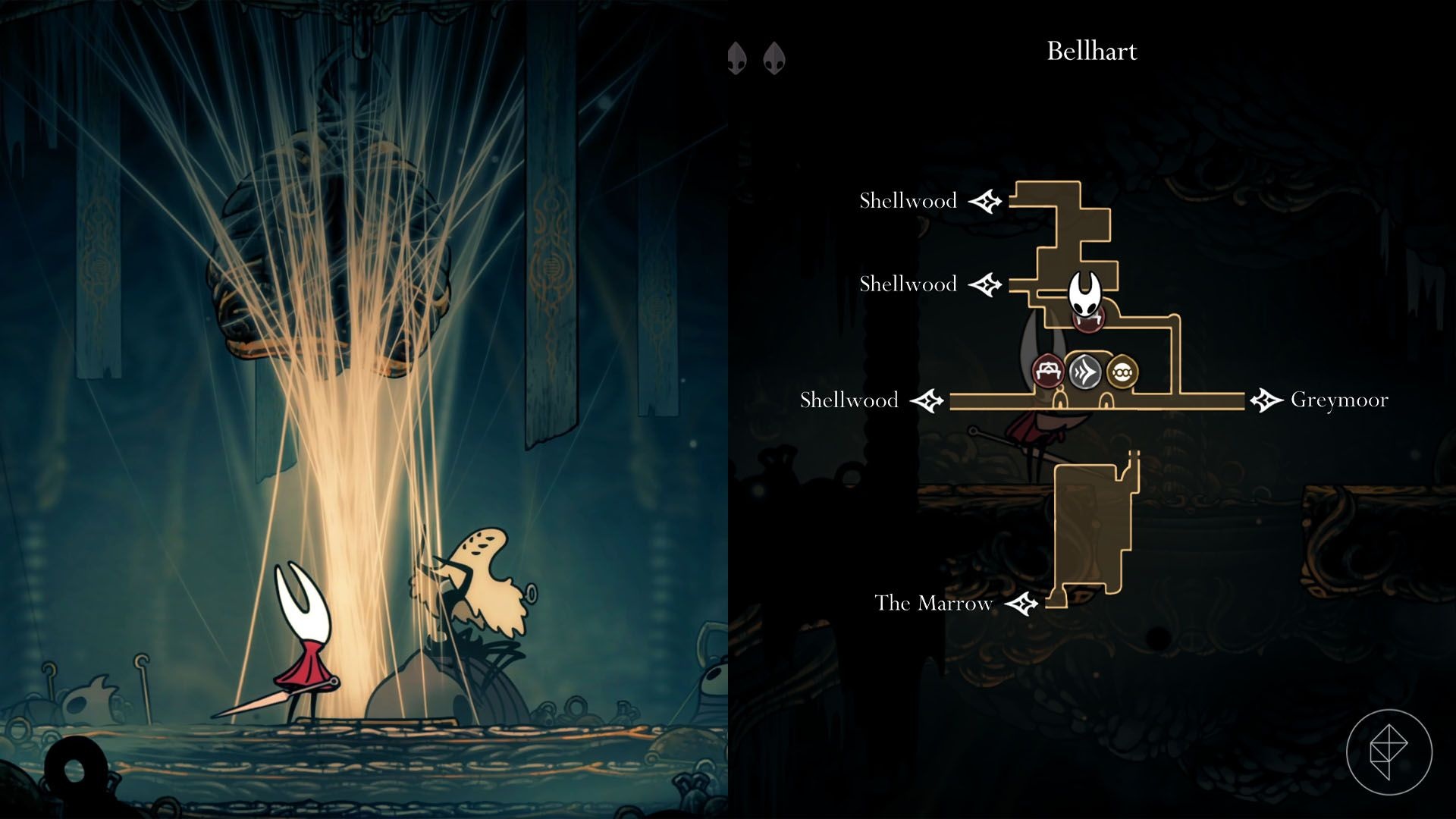This screenshot has width=1456, height=819.
Task: Select the grey arrow fast-travel marker
Action: click(x=1085, y=372)
